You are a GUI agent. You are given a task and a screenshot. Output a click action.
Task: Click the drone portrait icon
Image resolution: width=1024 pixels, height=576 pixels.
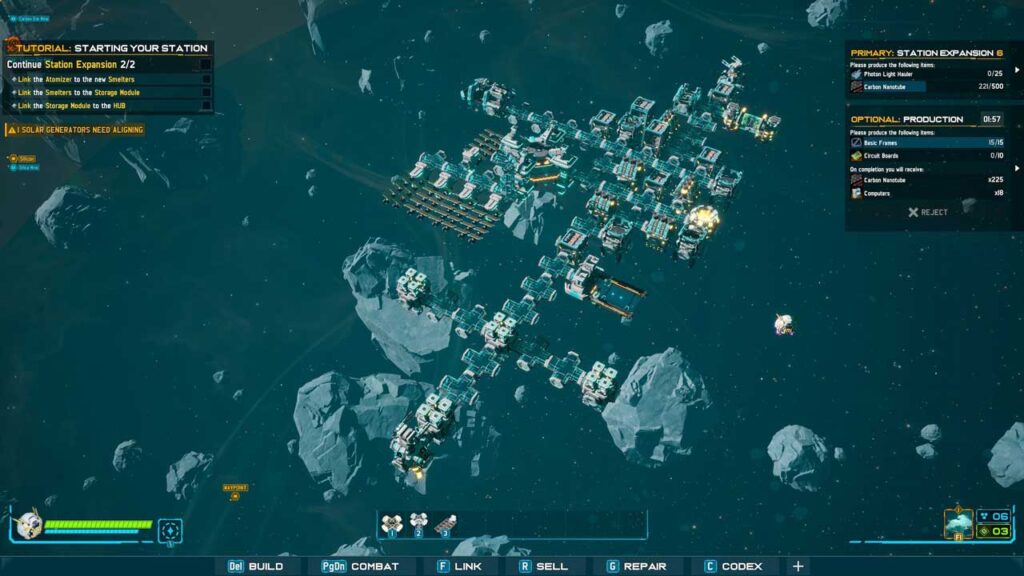click(x=28, y=525)
